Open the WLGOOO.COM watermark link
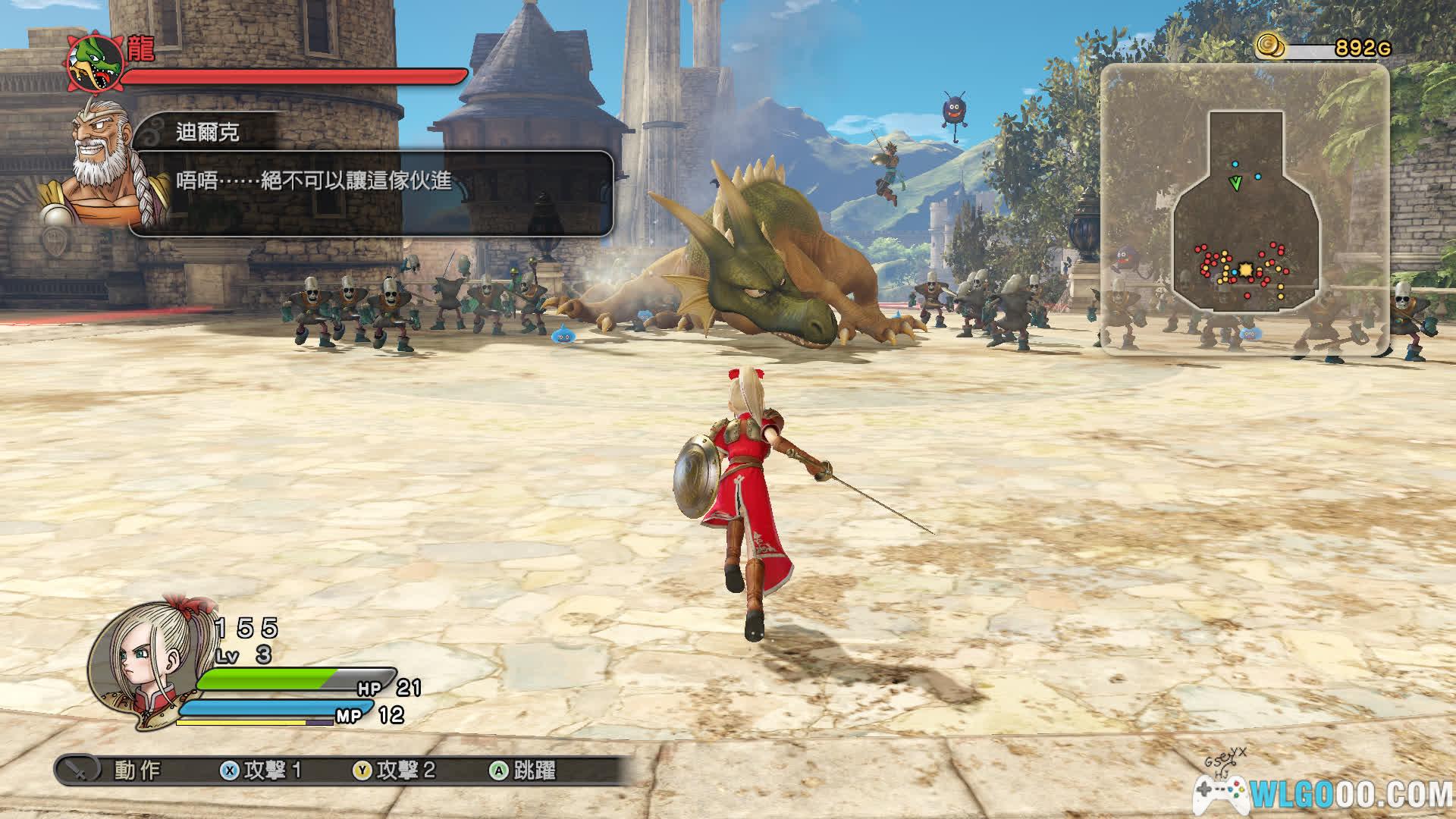The height and width of the screenshot is (819, 1456). pyautogui.click(x=1323, y=794)
